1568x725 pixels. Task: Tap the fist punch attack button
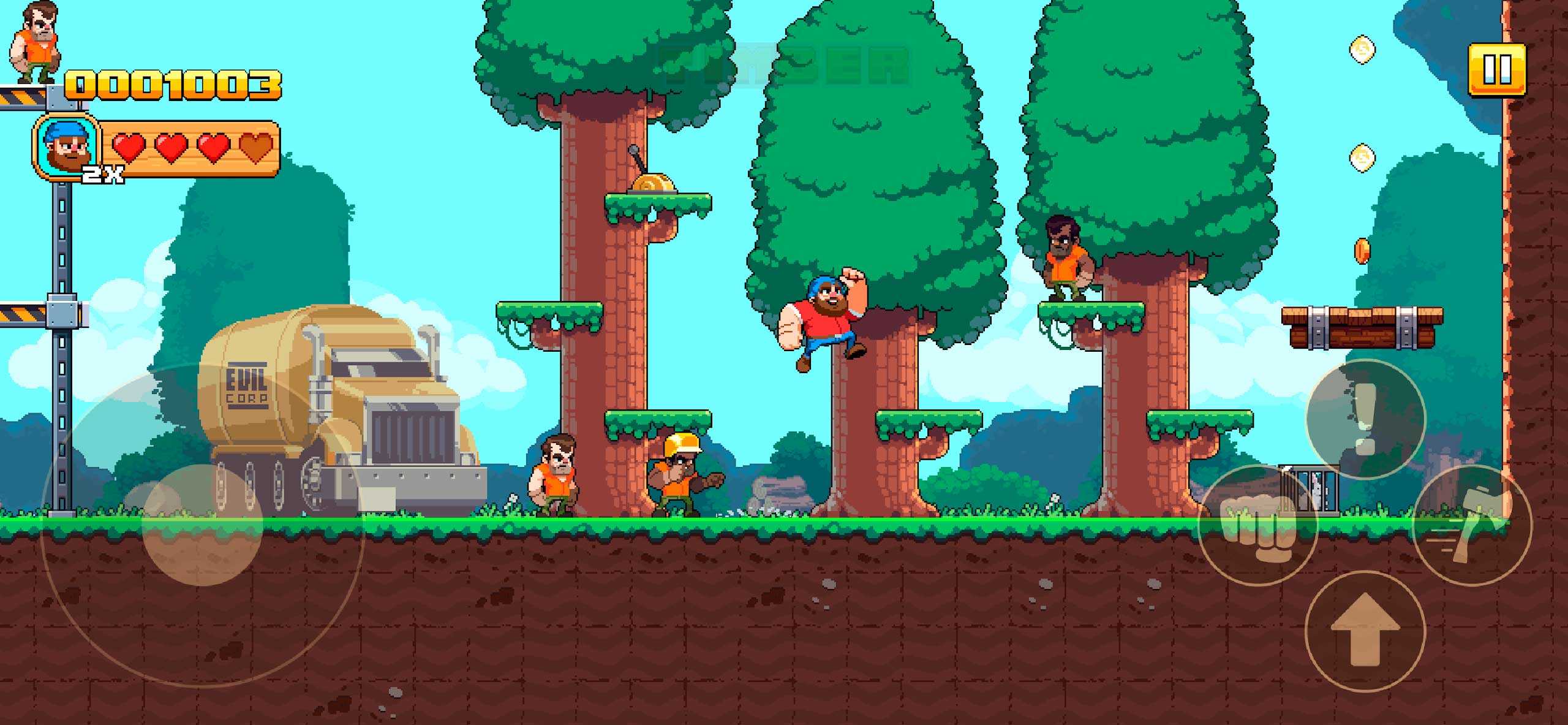pos(1257,525)
